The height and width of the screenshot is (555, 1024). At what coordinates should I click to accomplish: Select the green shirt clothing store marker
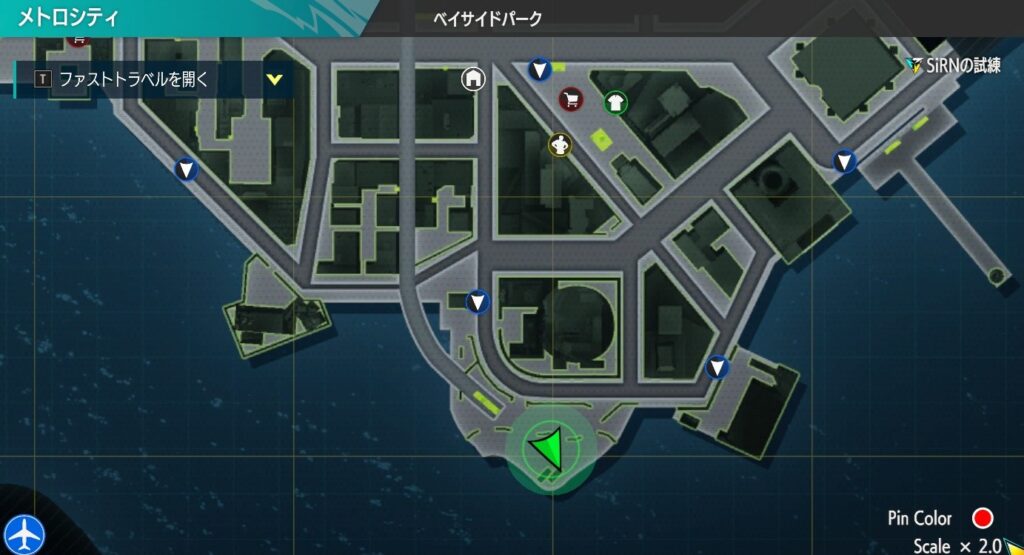(x=615, y=102)
